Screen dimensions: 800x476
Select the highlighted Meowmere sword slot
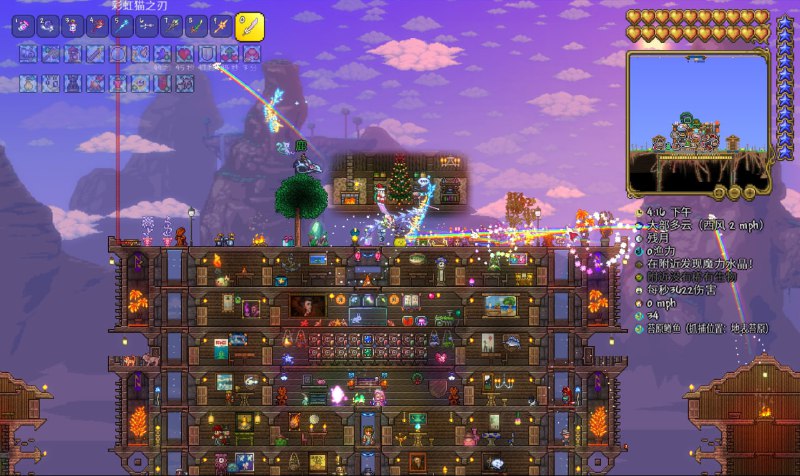click(249, 26)
